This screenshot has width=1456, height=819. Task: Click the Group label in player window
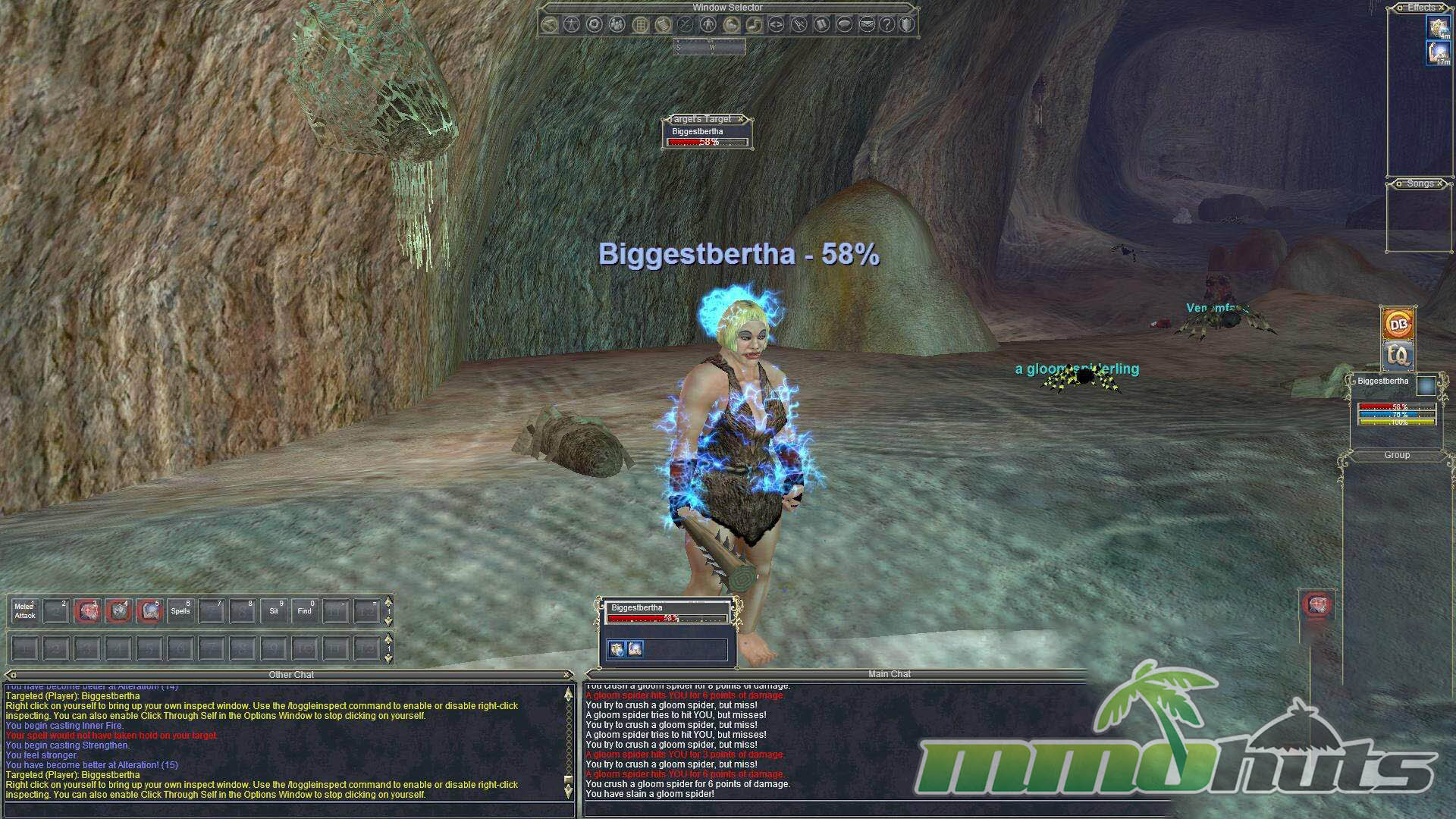point(1397,455)
